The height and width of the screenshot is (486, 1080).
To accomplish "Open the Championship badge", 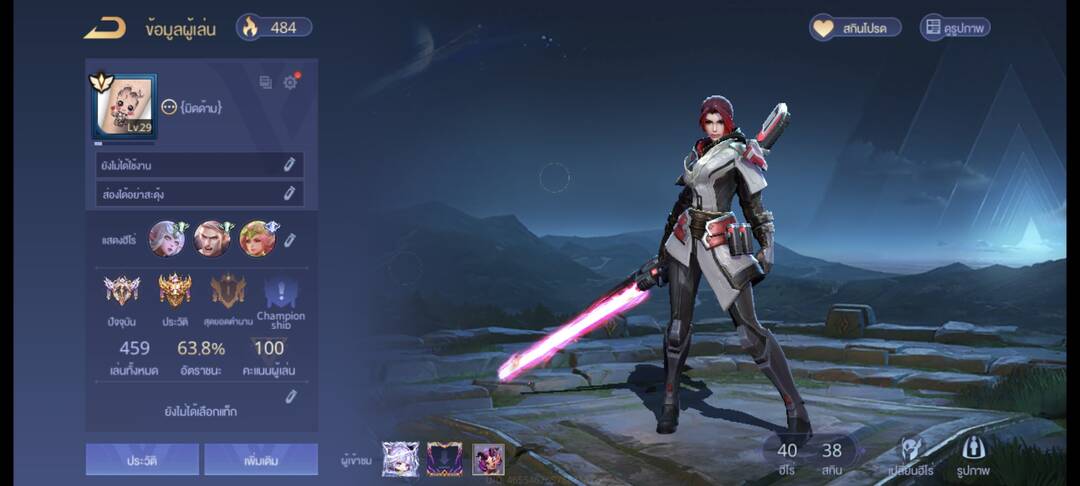I will coord(281,294).
